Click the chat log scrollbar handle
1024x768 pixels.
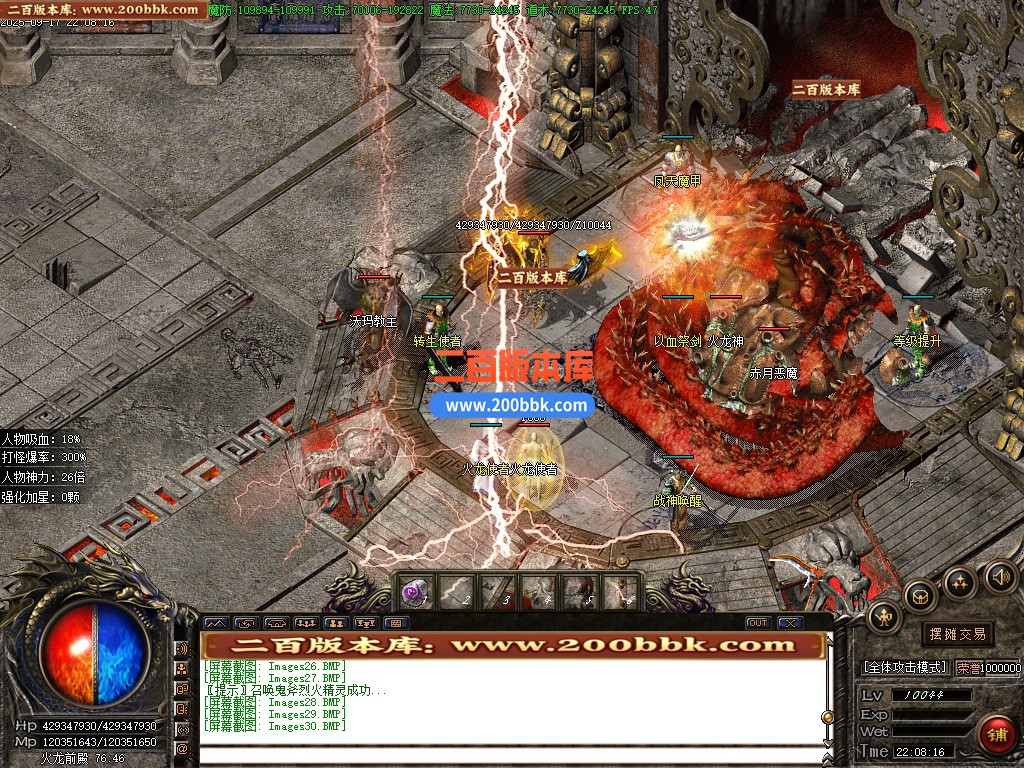click(827, 717)
